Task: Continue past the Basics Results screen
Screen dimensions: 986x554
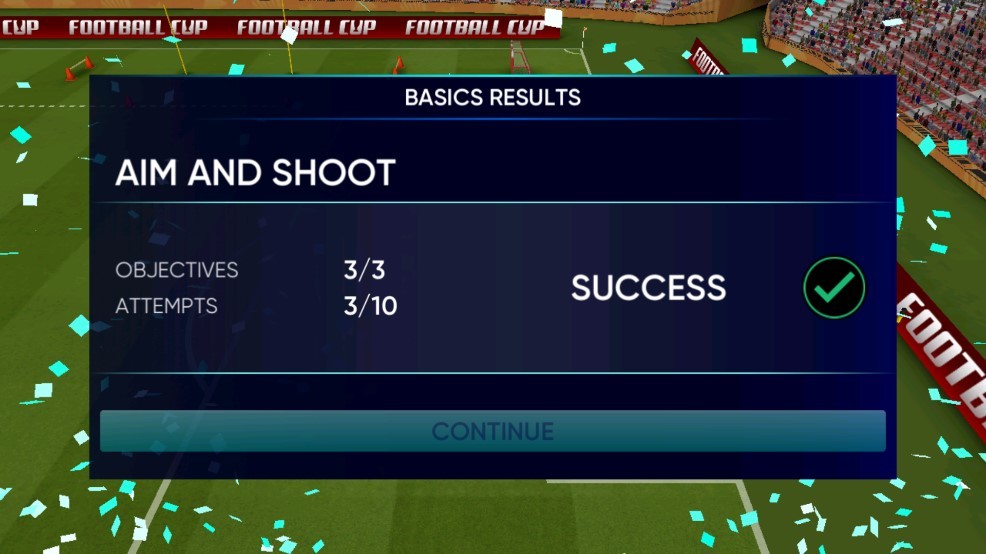Action: (492, 431)
